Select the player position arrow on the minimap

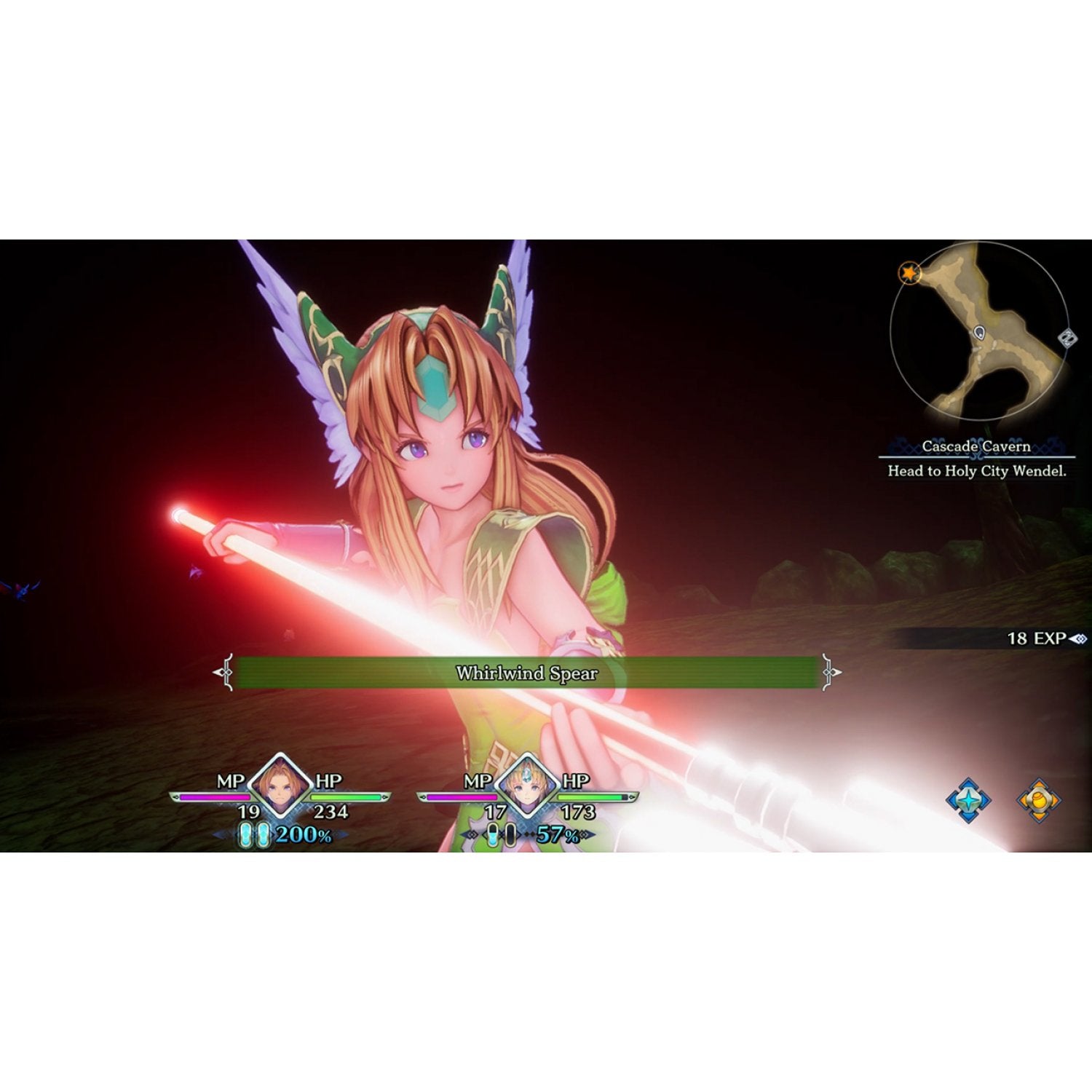[980, 333]
